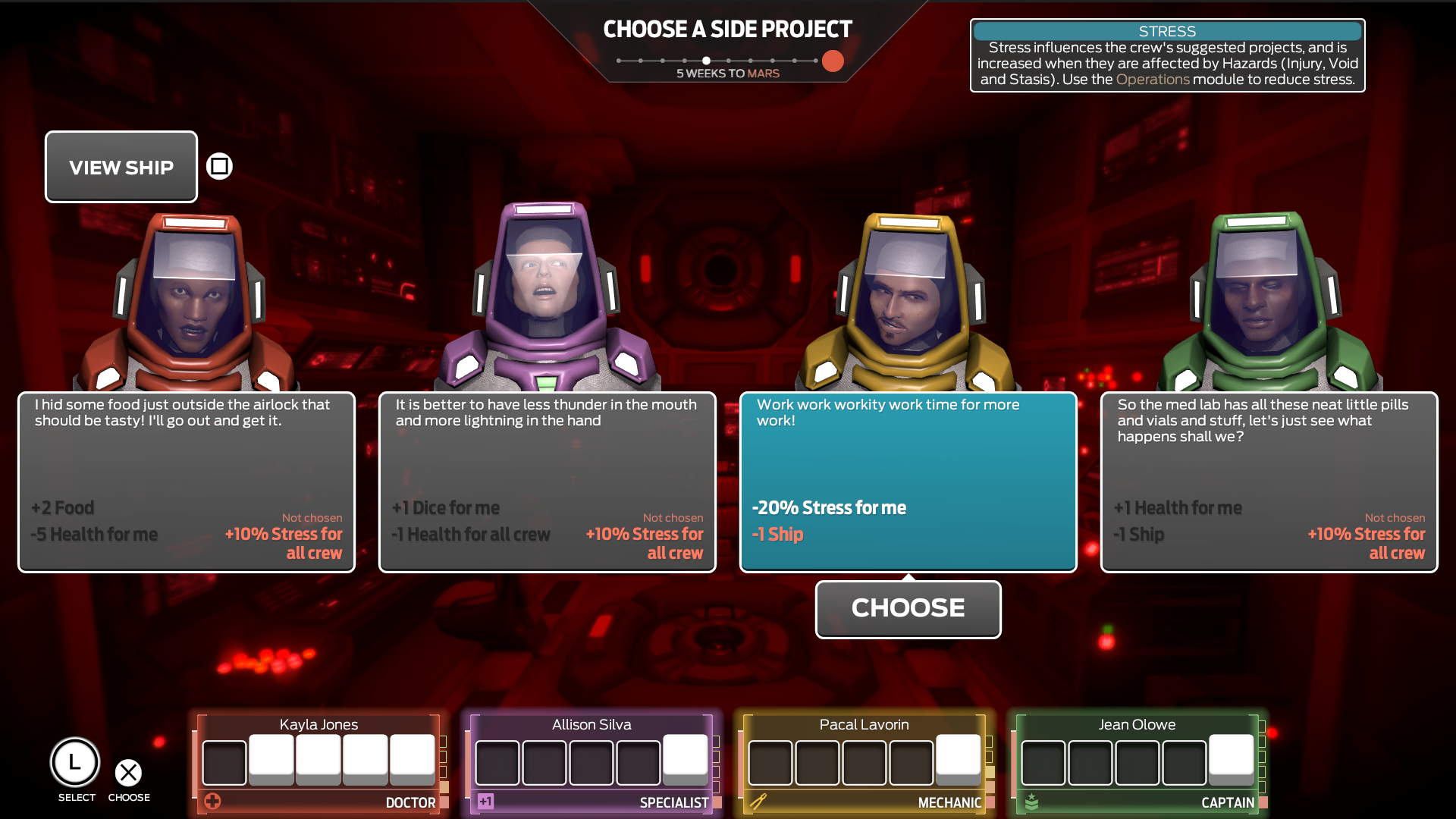Click the first empty die slot on Allison's card
Image resolution: width=1456 pixels, height=819 pixels.
pos(497,763)
